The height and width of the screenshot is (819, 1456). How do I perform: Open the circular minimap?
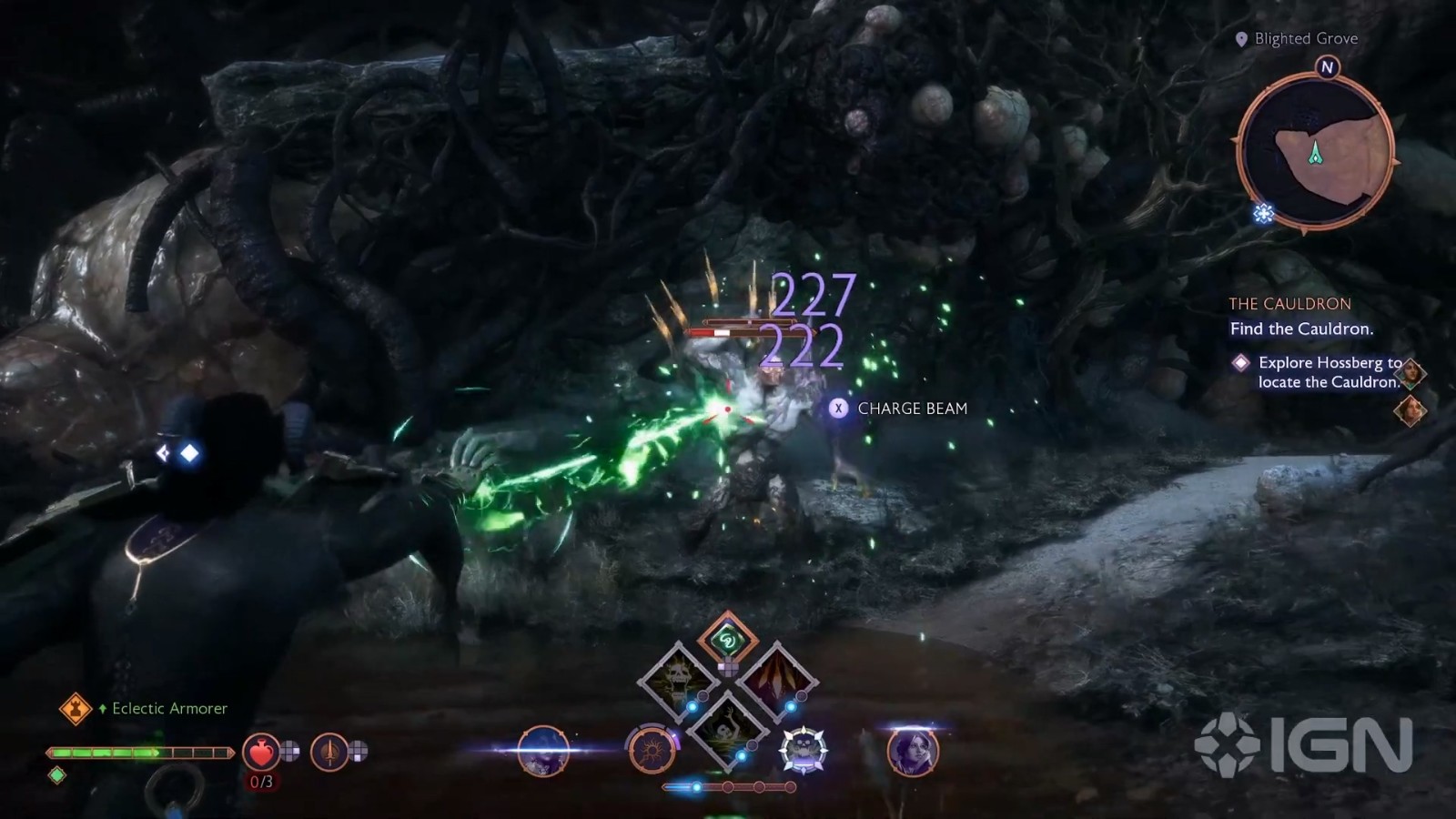(1316, 152)
